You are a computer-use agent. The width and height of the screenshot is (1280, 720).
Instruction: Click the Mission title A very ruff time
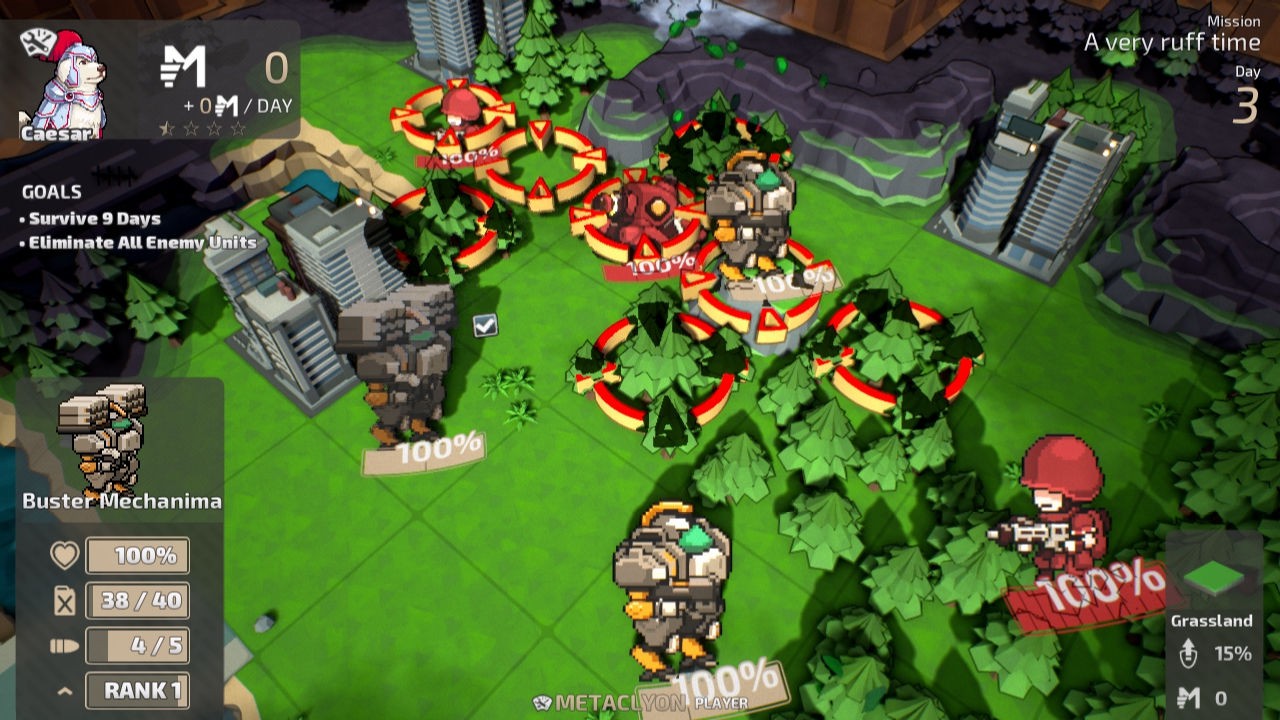tap(1172, 43)
